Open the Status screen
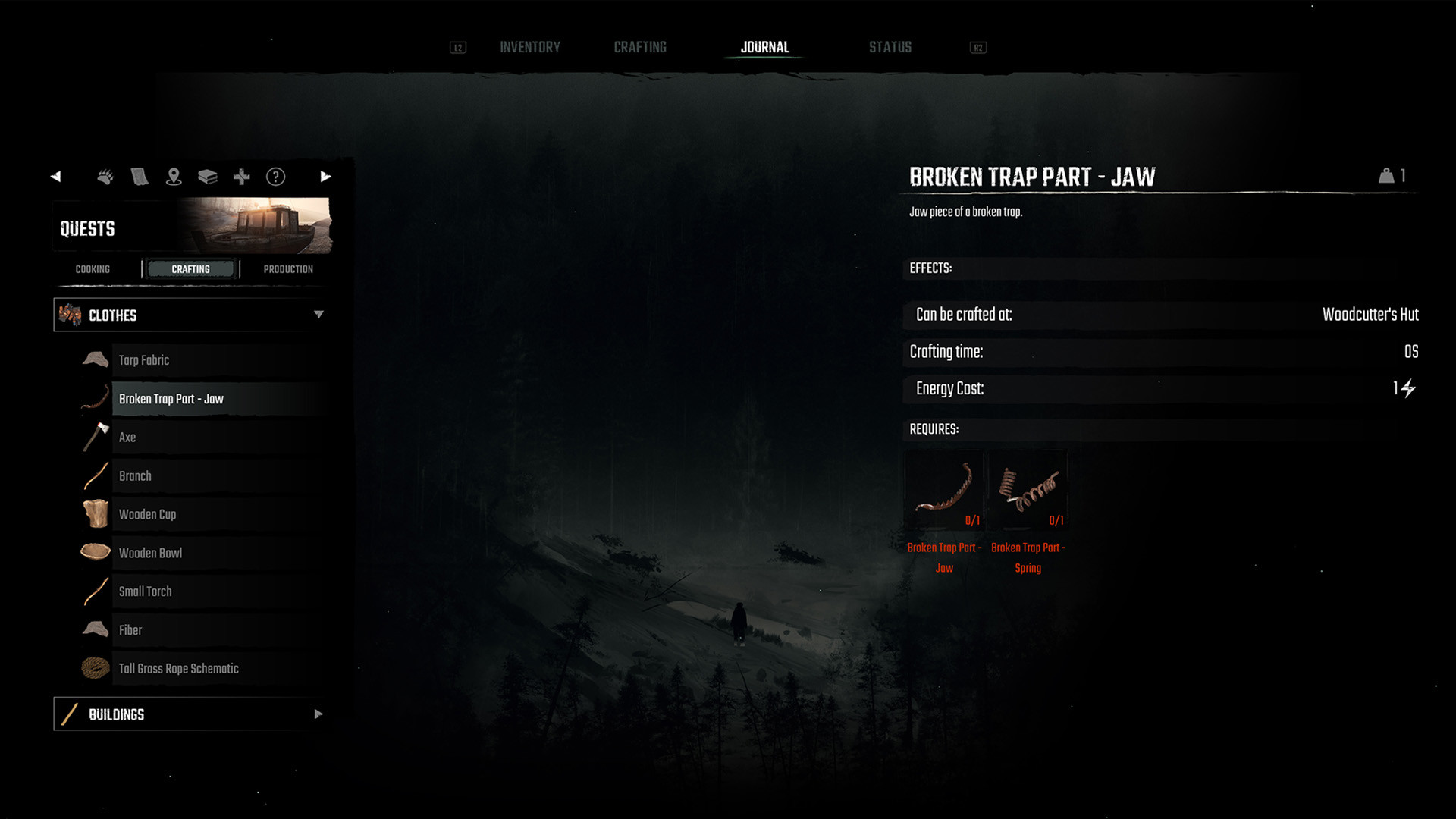Viewport: 1456px width, 819px height. (x=890, y=46)
